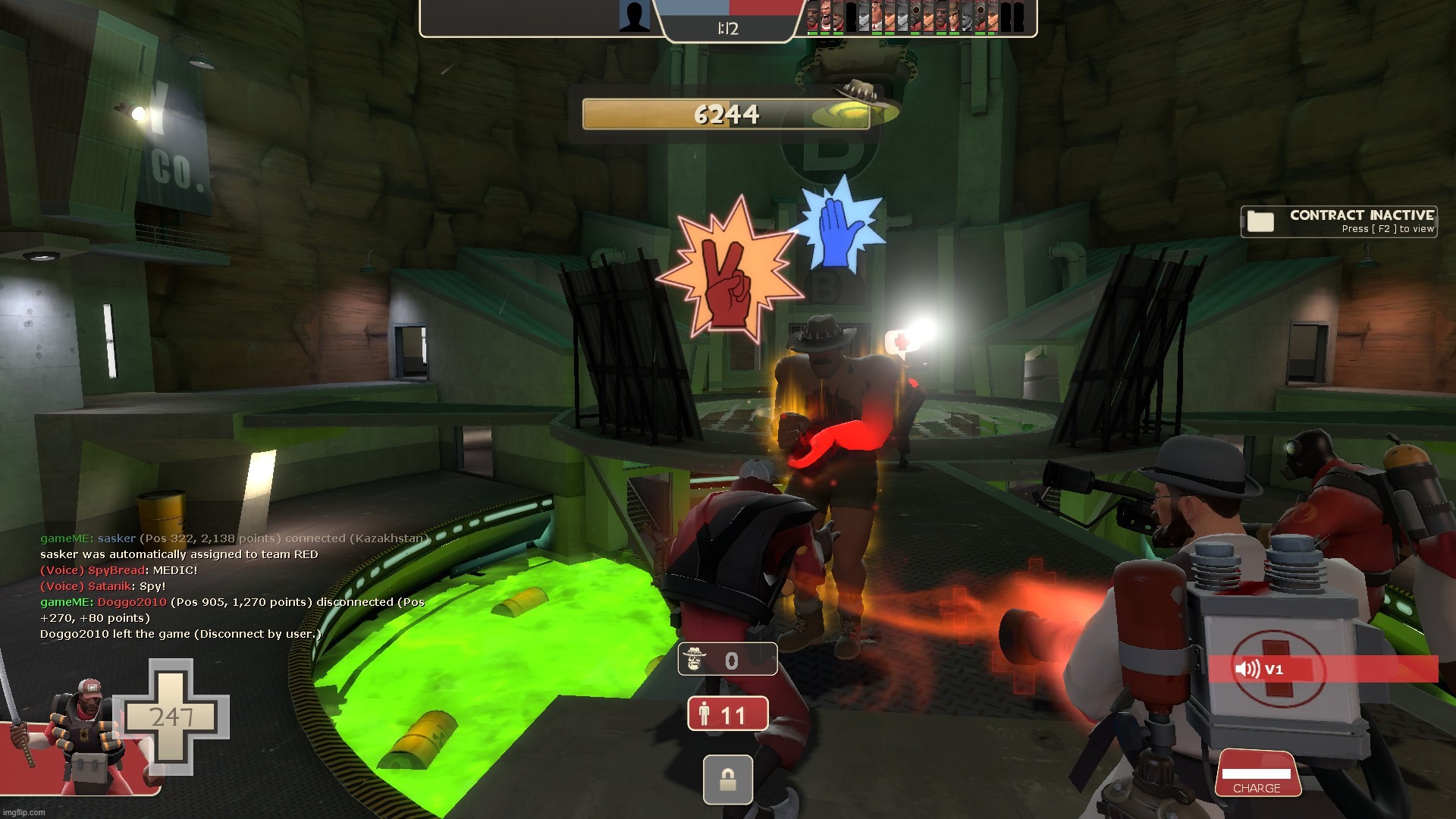The image size is (1456, 819).
Task: Open the Contract Inactive panel
Action: 1339,221
